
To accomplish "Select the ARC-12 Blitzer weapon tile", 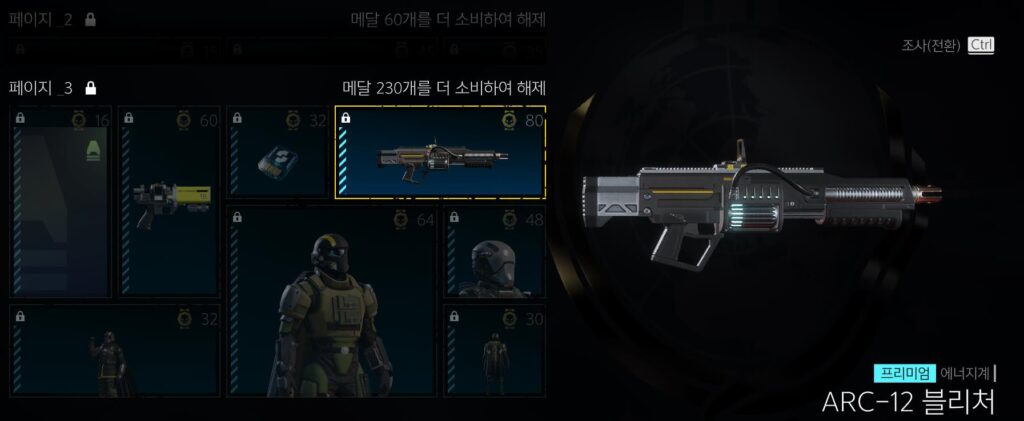I will click(x=440, y=152).
